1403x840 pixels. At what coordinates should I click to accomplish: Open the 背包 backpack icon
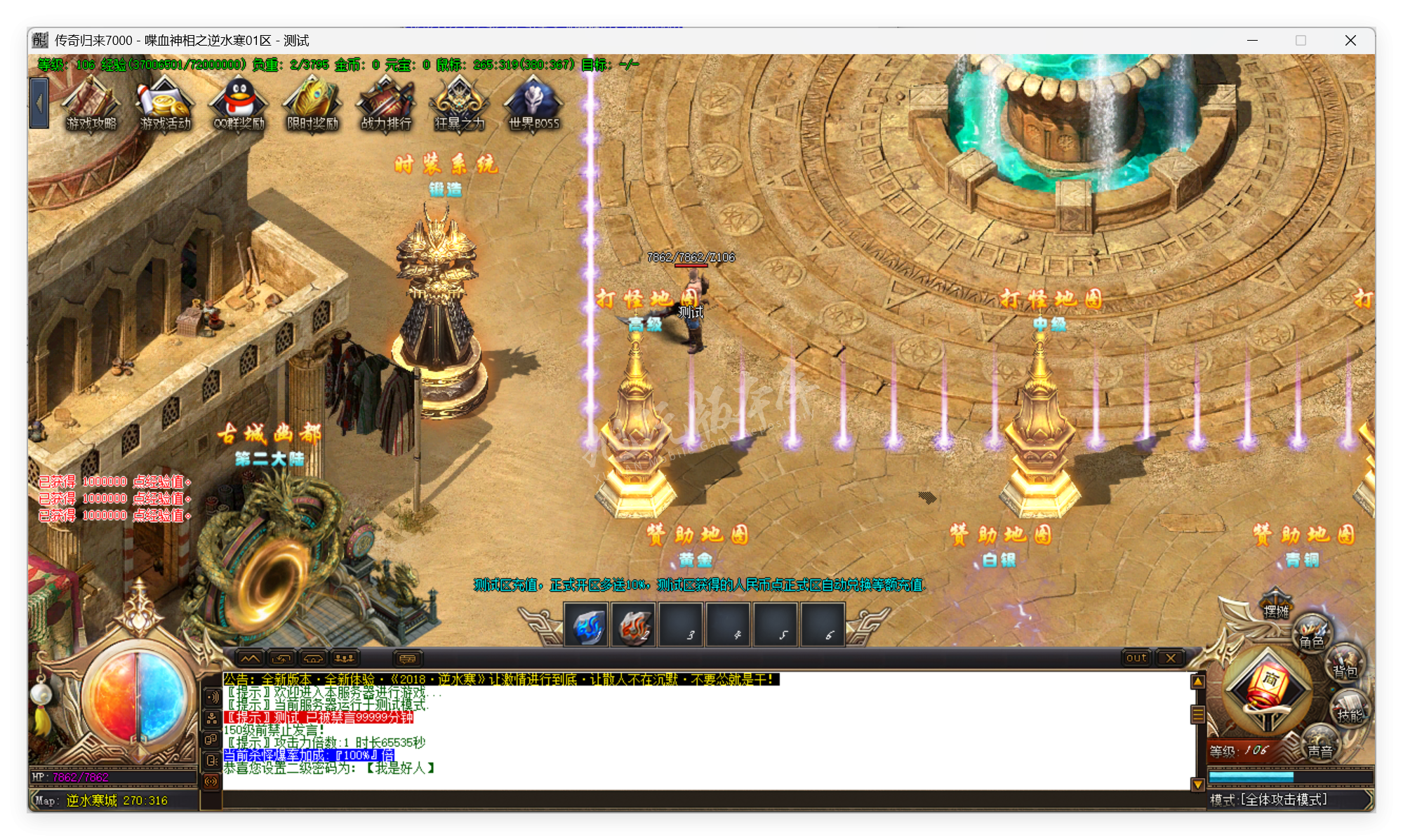[1347, 664]
